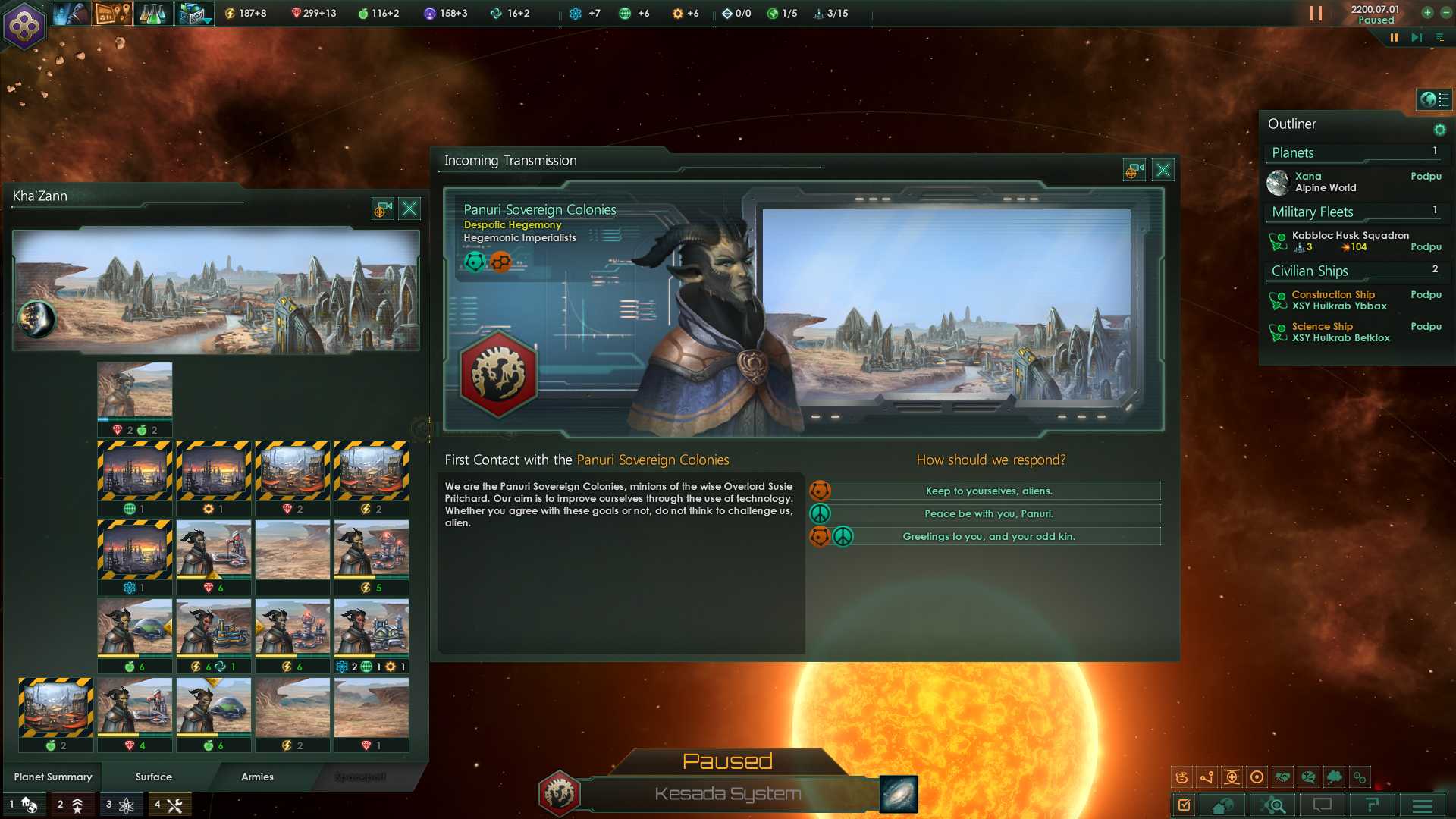The height and width of the screenshot is (819, 1456).
Task: Open the research panel with the flasks icon
Action: pos(152,13)
